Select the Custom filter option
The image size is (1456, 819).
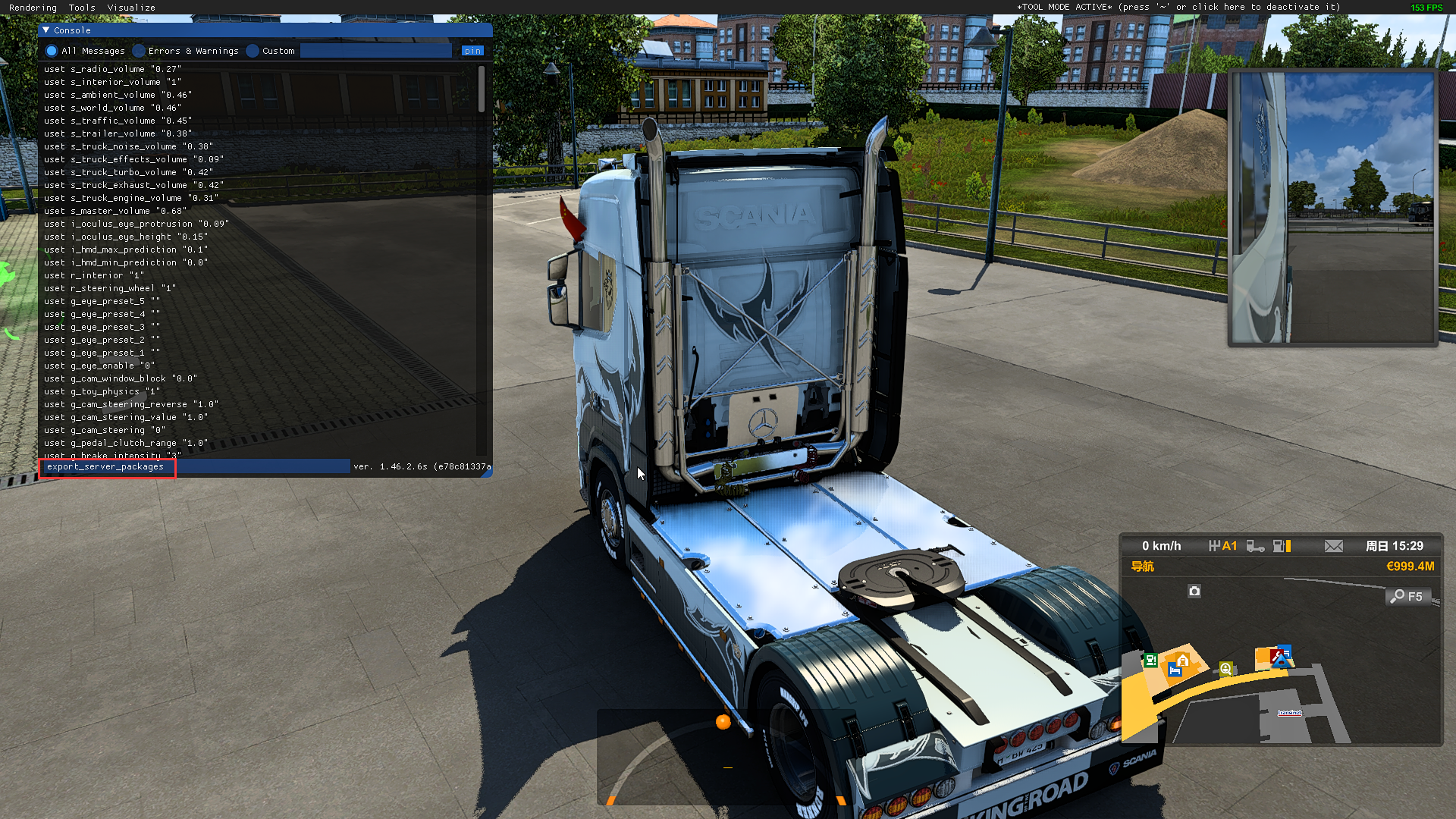tap(253, 51)
